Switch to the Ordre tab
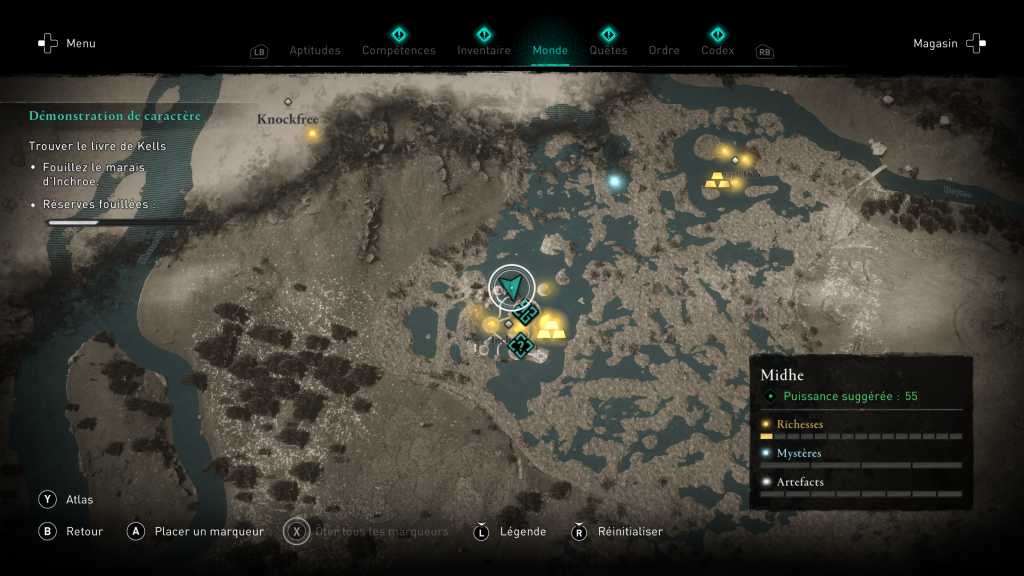Viewport: 1024px width, 576px height. click(664, 50)
